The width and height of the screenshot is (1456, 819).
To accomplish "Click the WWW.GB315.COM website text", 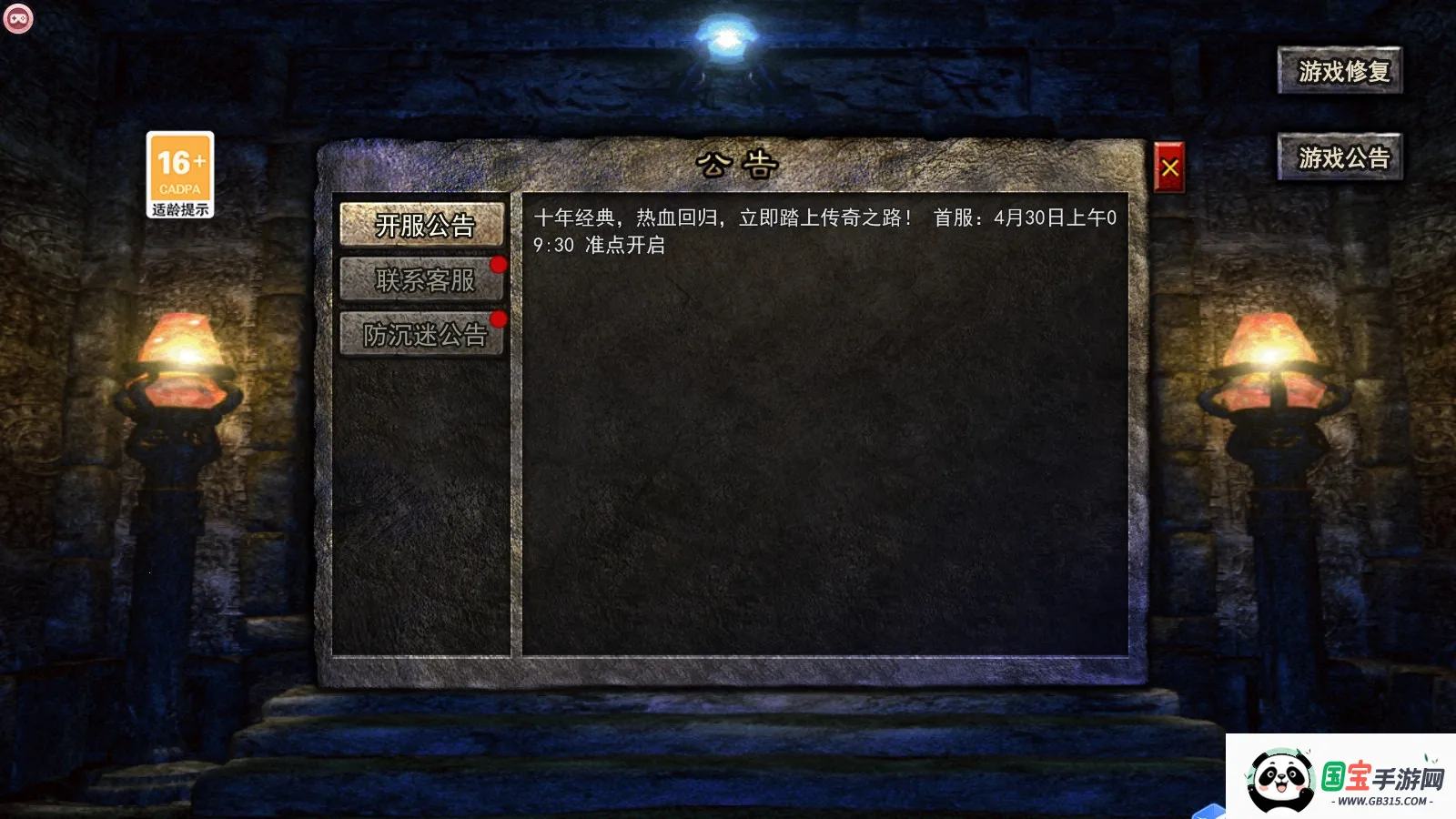I will click(x=1384, y=802).
